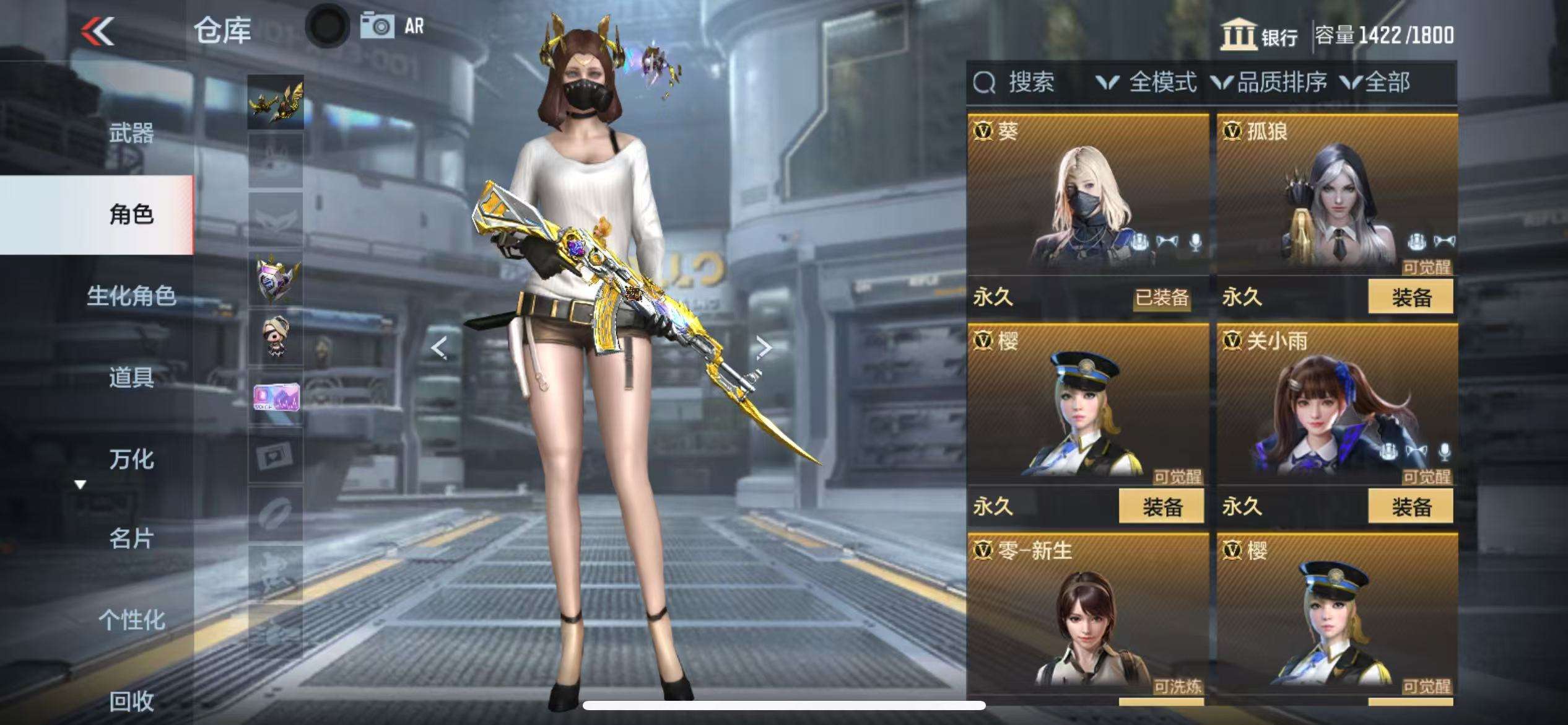Switch to the 名片 tab

131,538
